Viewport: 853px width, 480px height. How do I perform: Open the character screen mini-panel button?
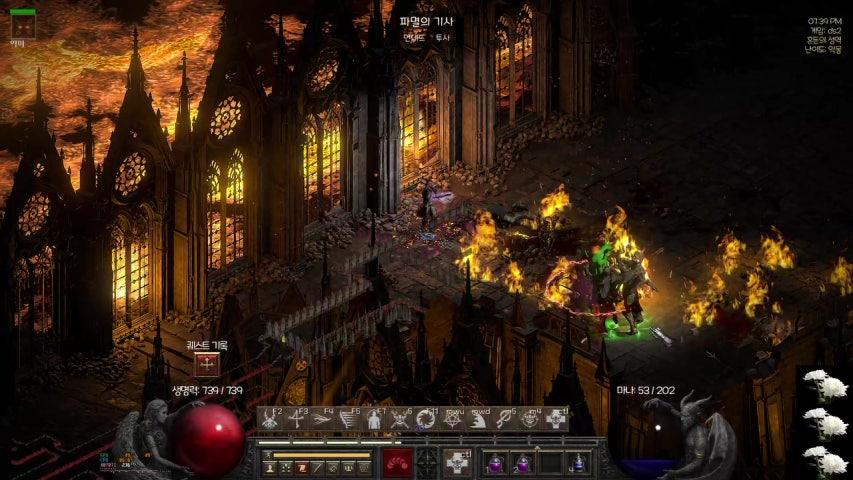(270, 467)
